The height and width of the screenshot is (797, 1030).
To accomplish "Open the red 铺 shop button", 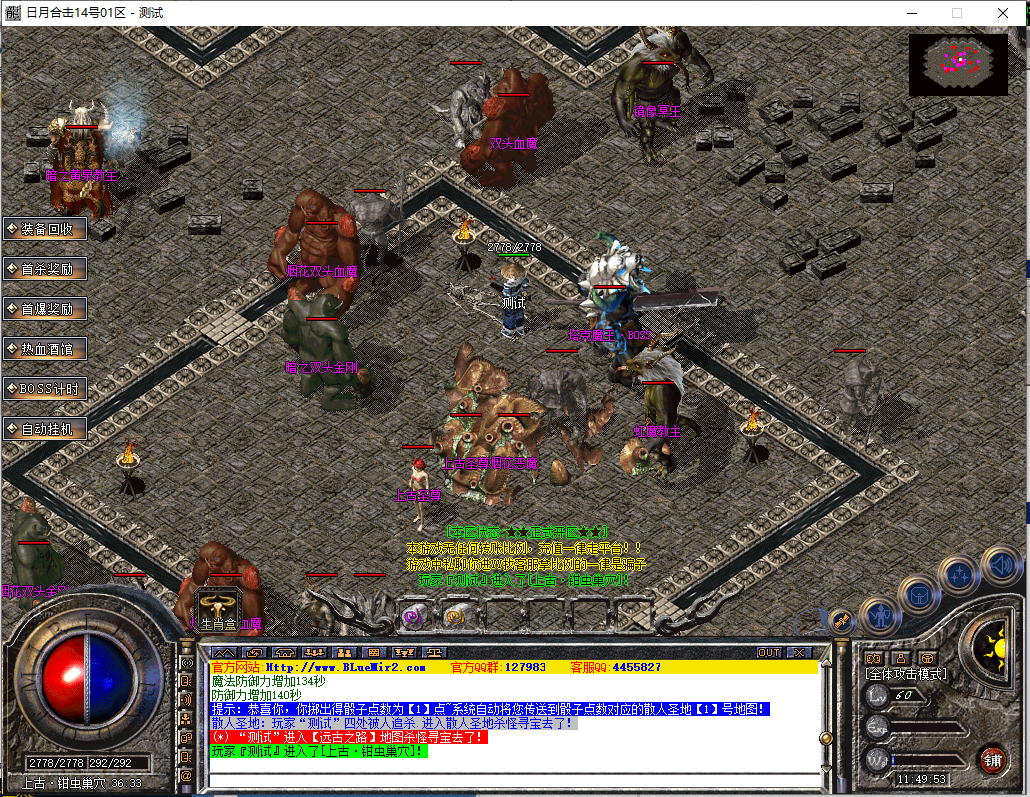I will tap(992, 758).
